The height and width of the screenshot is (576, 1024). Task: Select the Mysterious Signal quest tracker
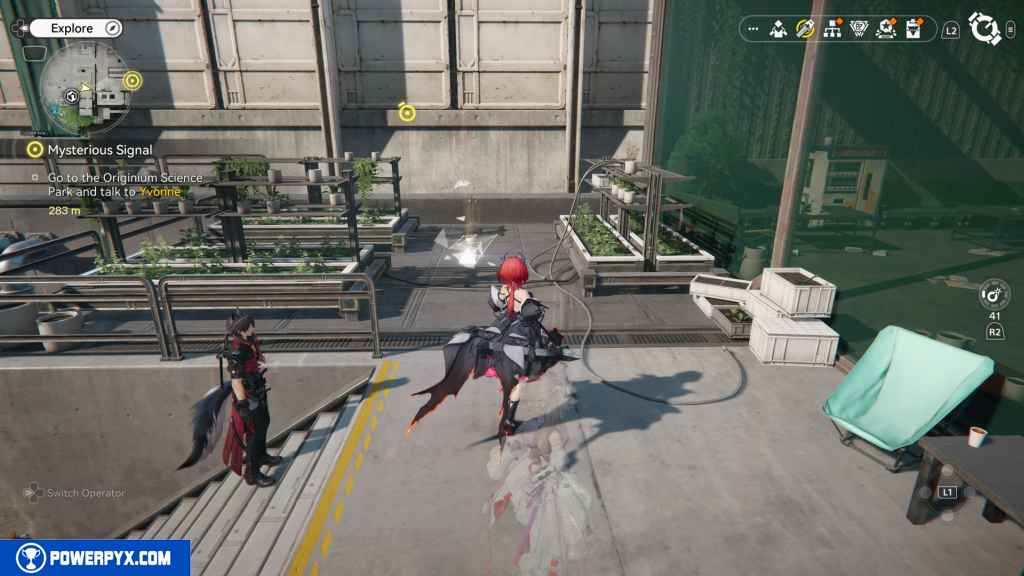(99, 149)
